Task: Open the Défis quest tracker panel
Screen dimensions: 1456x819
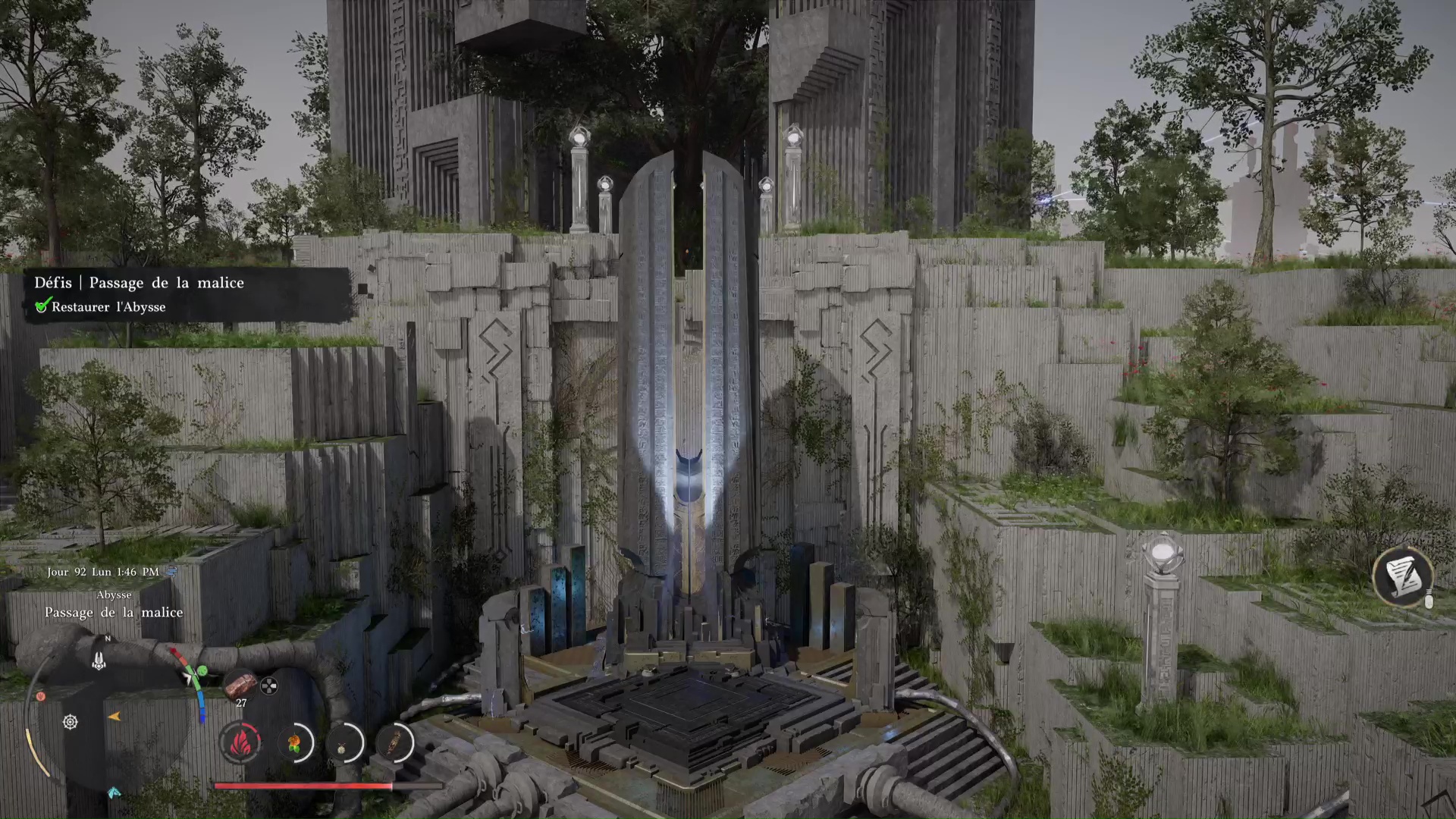Action: click(x=139, y=283)
